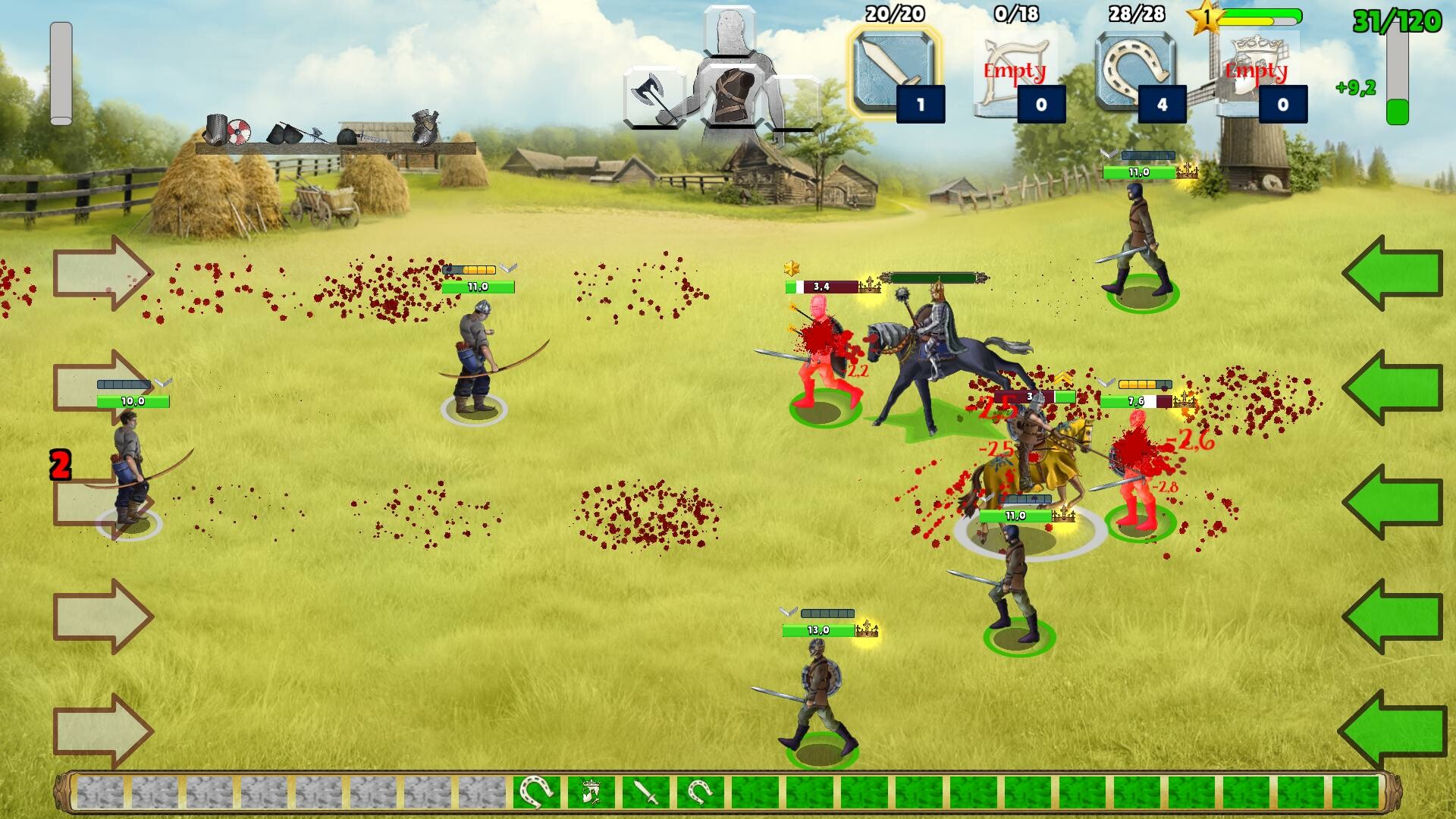
Task: Select the sword icon in the bottom bar
Action: pos(646,791)
